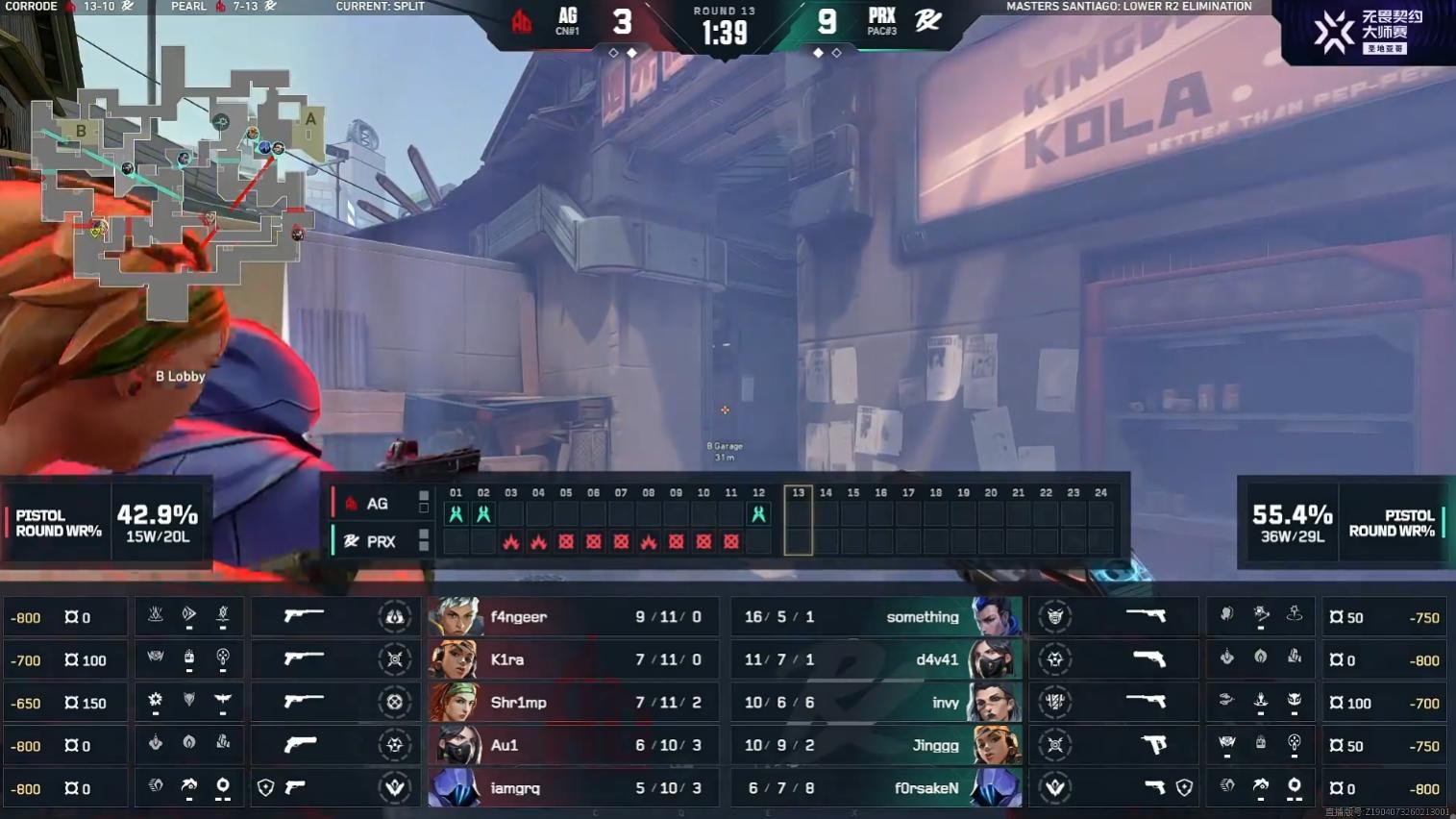The image size is (1456, 819).
Task: Click the Masters tournament logo
Action: (x=1363, y=33)
